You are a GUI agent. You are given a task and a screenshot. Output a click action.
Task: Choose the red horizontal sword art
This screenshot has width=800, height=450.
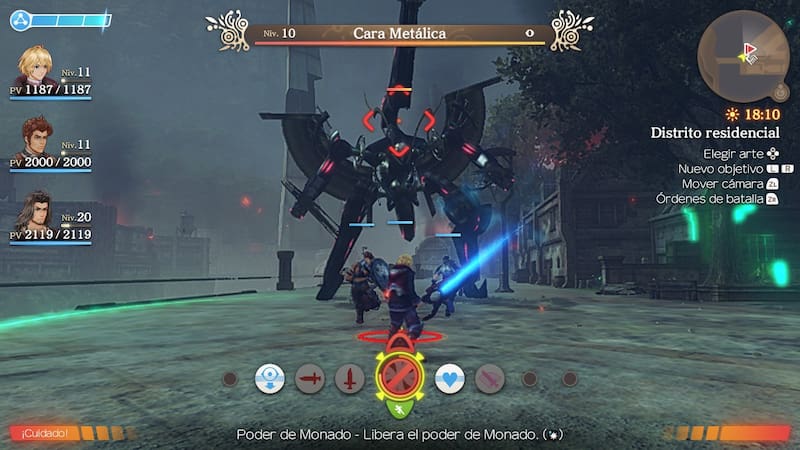pos(310,379)
